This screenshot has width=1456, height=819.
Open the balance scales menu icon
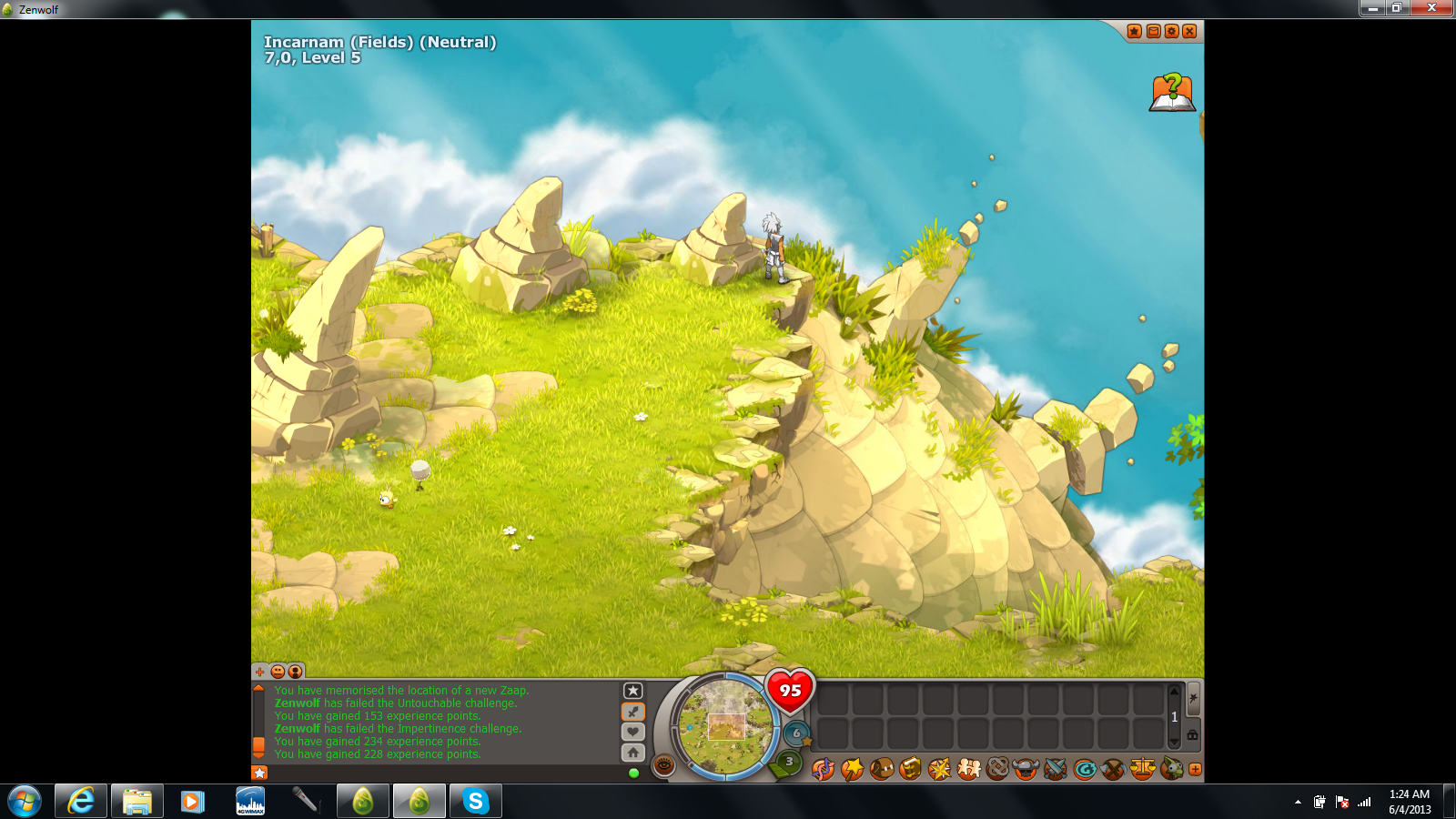(x=1142, y=770)
